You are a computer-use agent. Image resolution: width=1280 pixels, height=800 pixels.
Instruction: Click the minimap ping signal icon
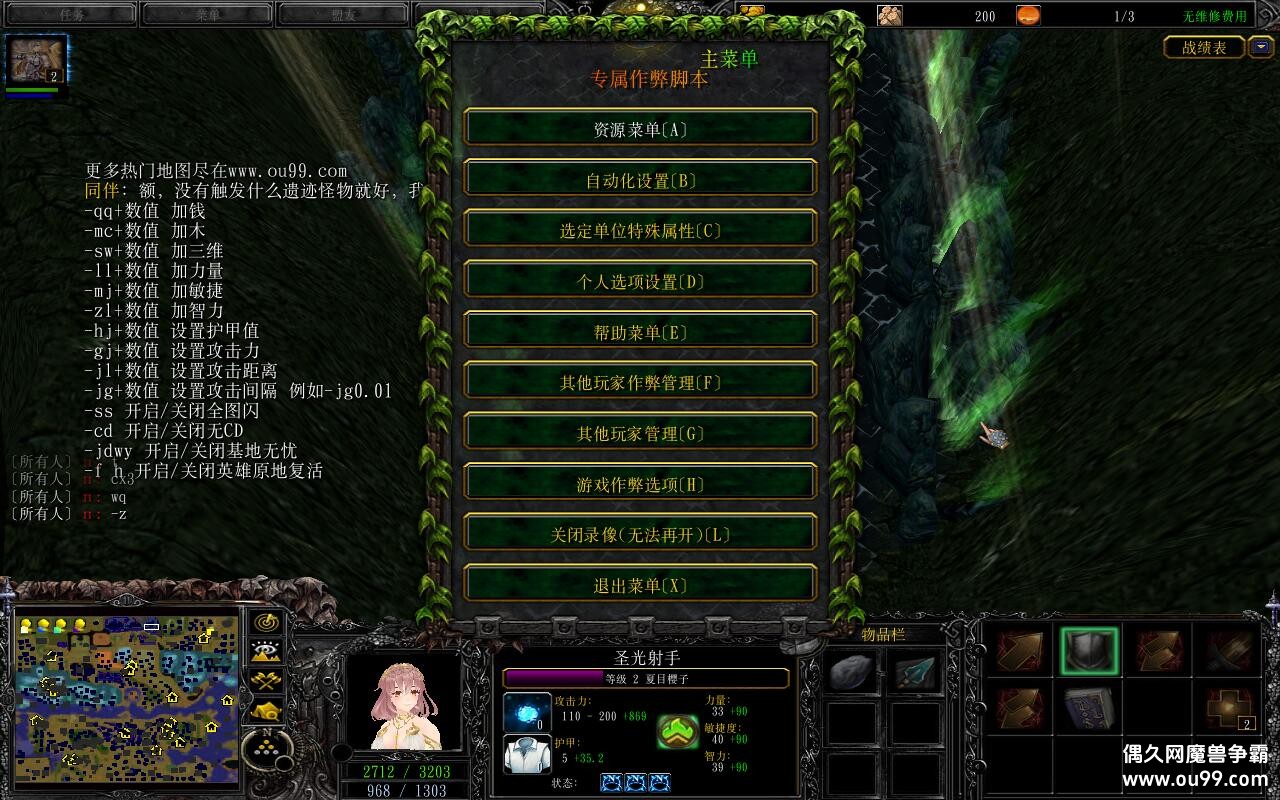tap(267, 620)
